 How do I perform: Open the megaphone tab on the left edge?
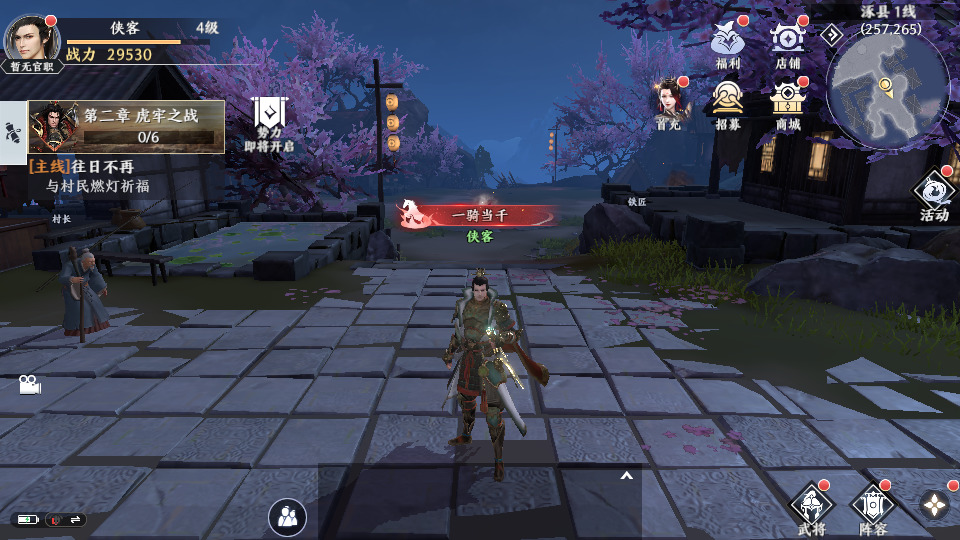12,132
